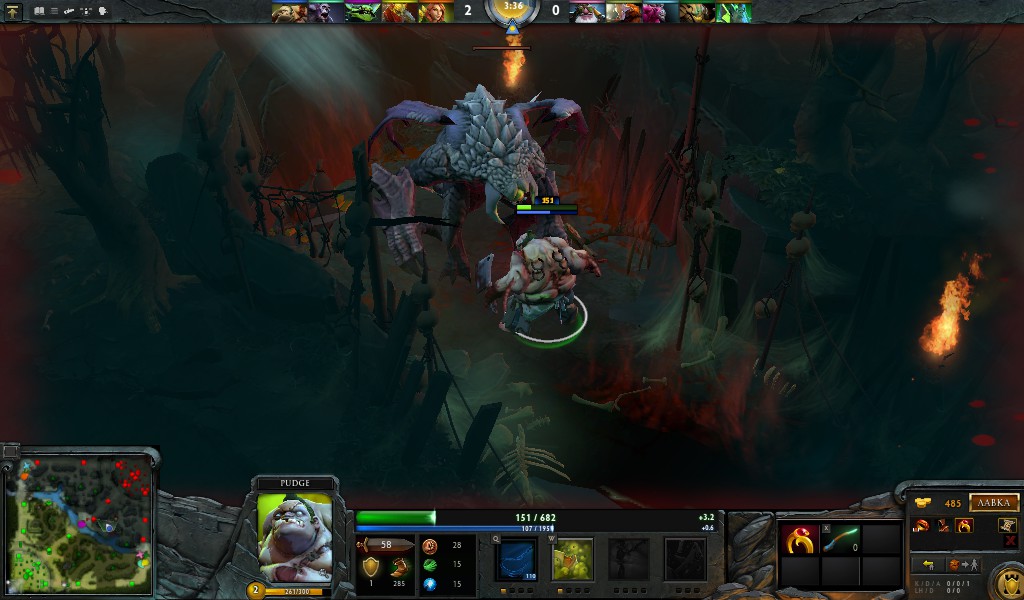Open the list icon in the top bar
1024x600 pixels.
tap(54, 11)
